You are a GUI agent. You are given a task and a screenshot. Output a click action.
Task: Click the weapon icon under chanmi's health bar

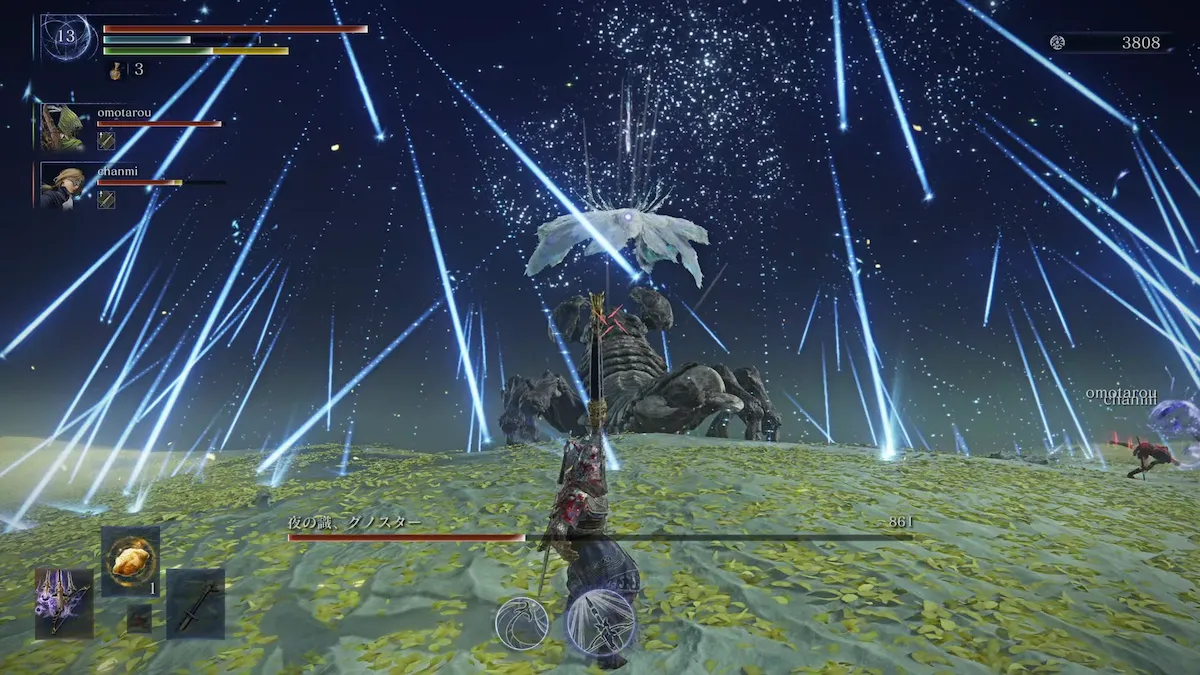(106, 199)
